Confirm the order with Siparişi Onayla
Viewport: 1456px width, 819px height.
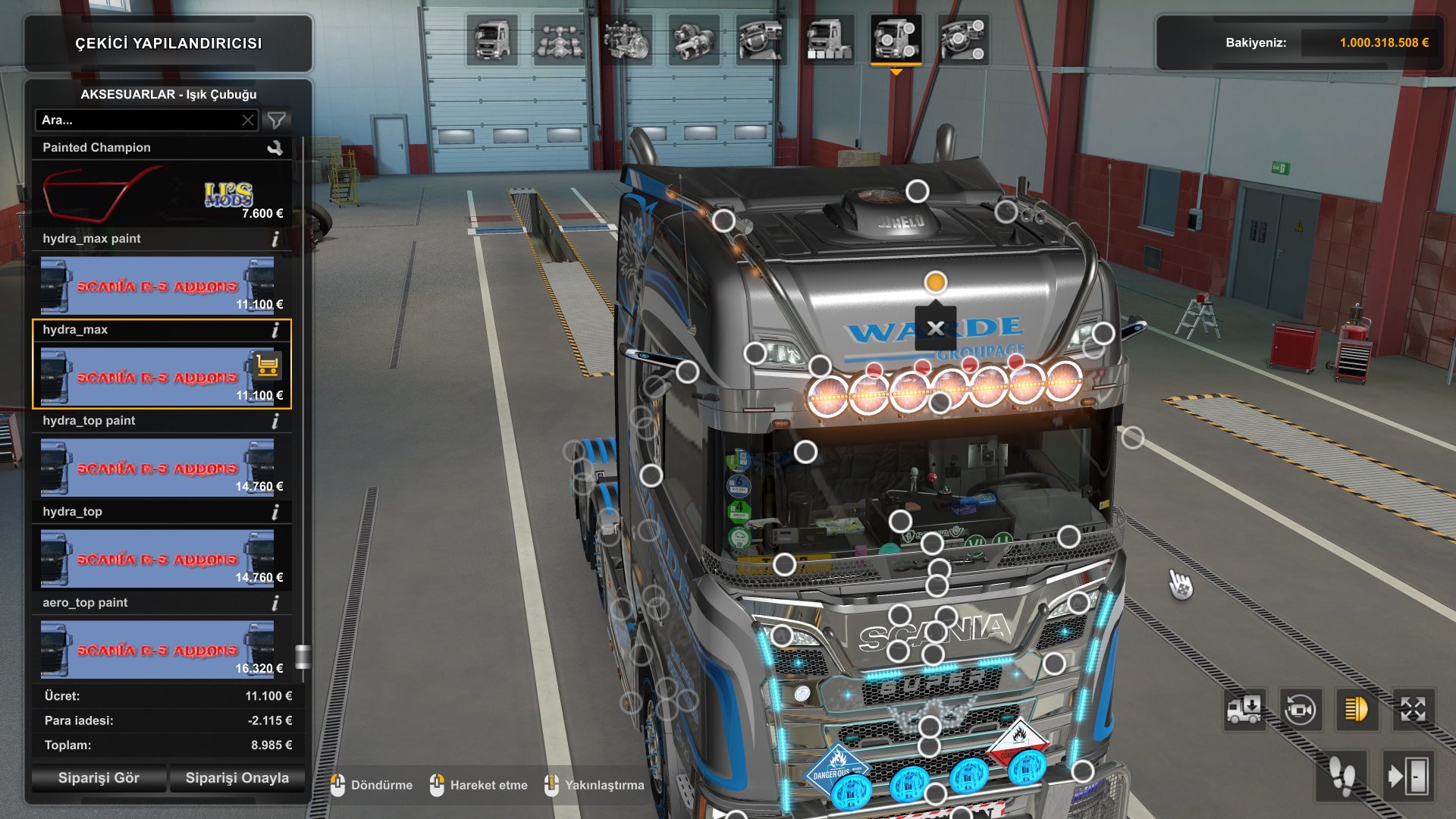(x=237, y=778)
